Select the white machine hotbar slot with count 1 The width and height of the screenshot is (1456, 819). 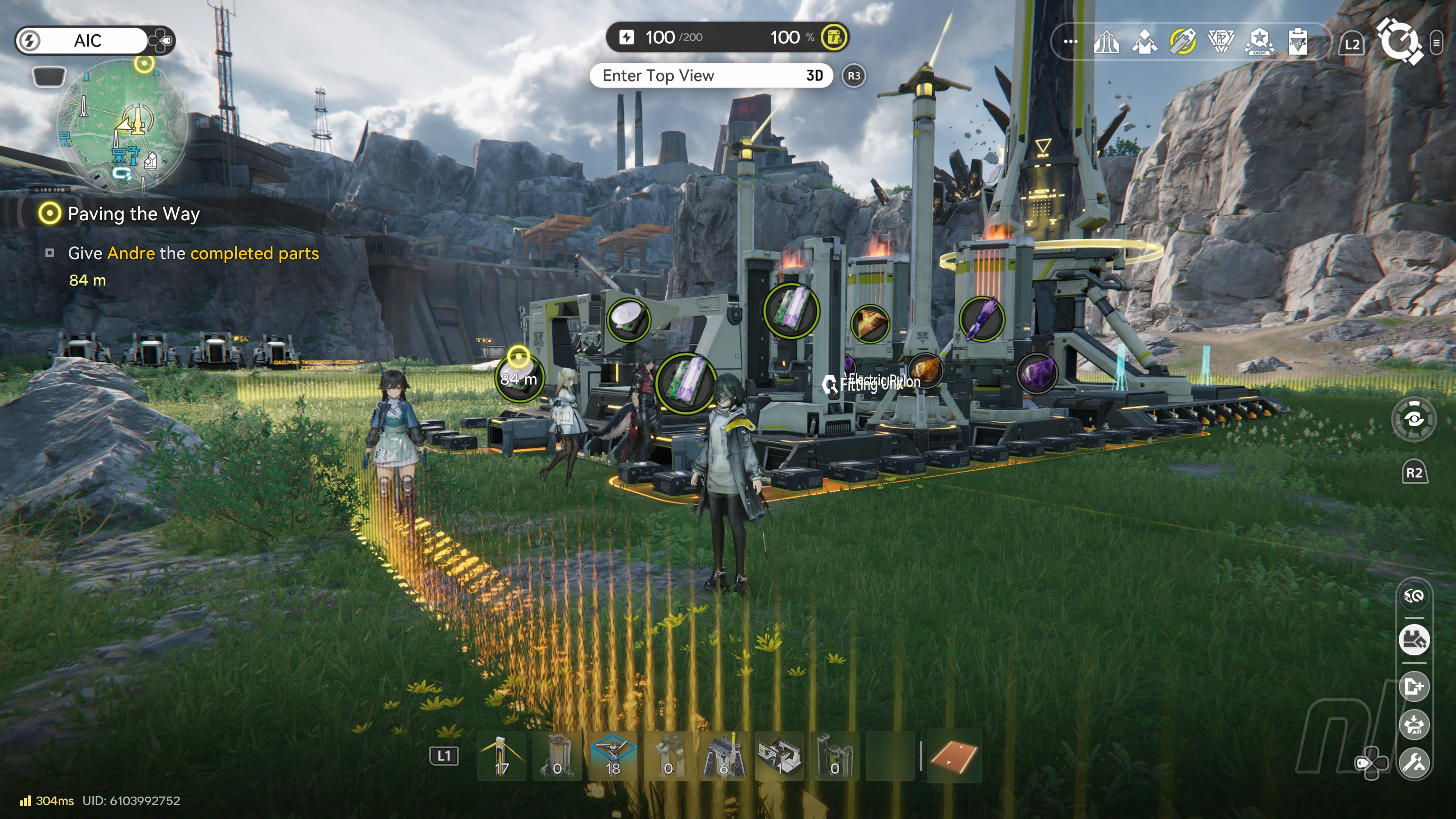pos(780,756)
